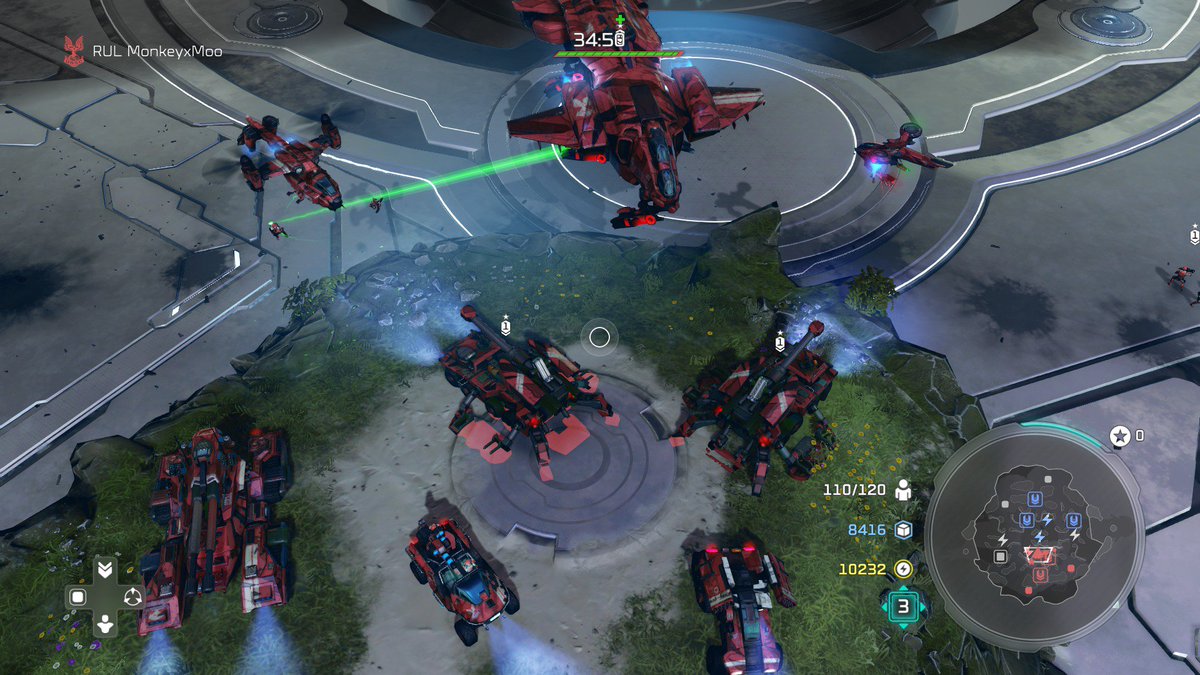The image size is (1200, 675).
Task: Click the RUL MonkeyxMoo player emblem
Action: (74, 51)
